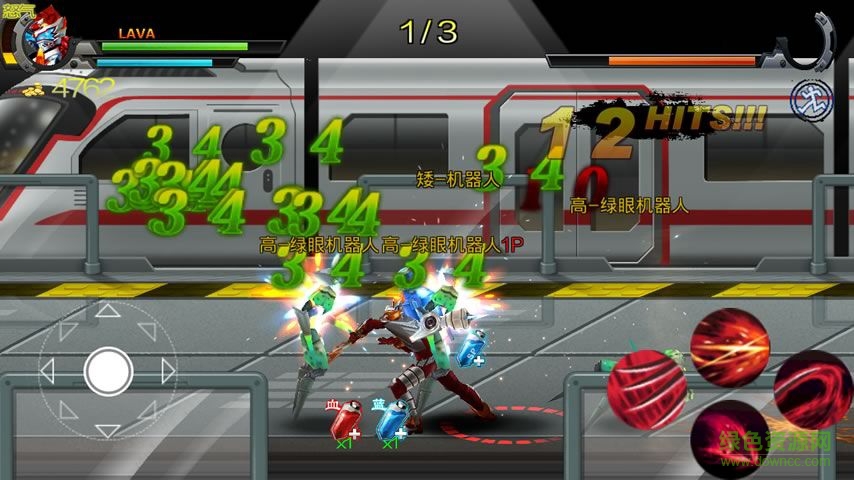This screenshot has height=480, width=854.
Task: Tap the joystick's left arrow
Action: (47, 372)
